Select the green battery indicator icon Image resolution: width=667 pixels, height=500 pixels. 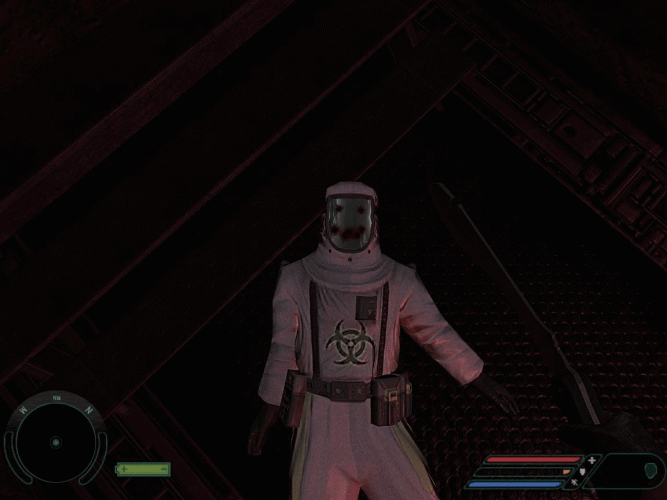point(143,469)
